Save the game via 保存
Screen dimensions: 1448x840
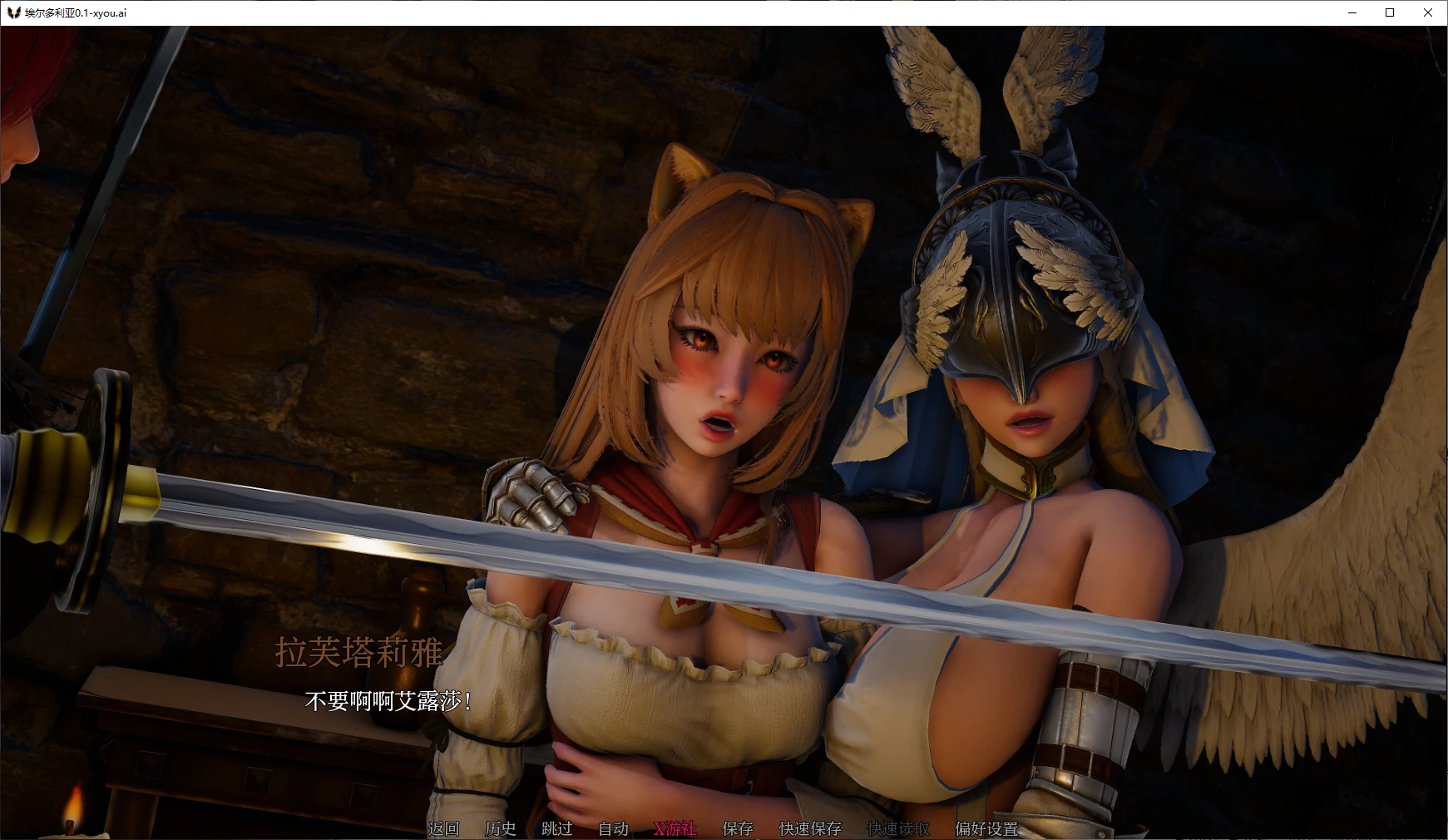coord(737,829)
